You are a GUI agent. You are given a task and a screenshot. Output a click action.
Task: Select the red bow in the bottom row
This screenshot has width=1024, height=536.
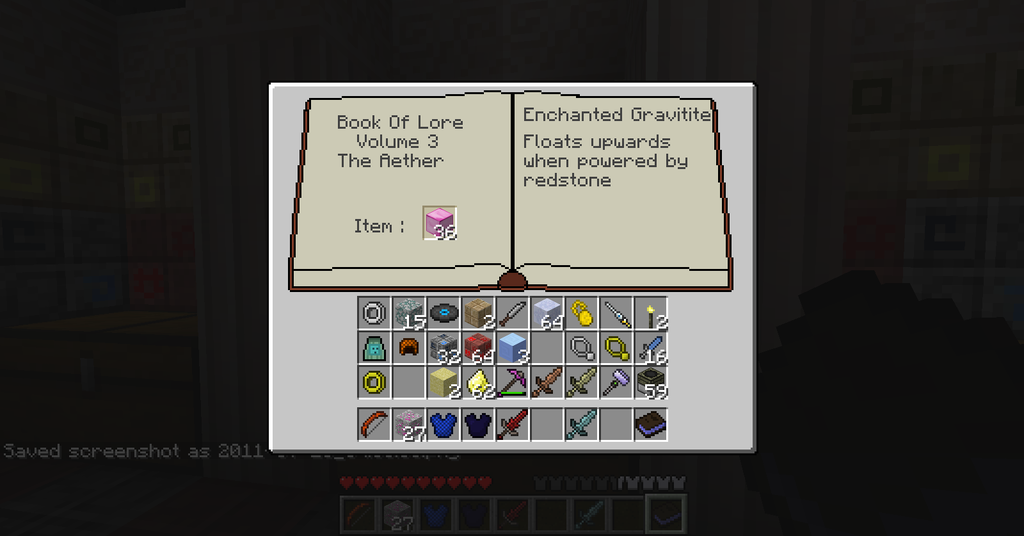pyautogui.click(x=374, y=424)
